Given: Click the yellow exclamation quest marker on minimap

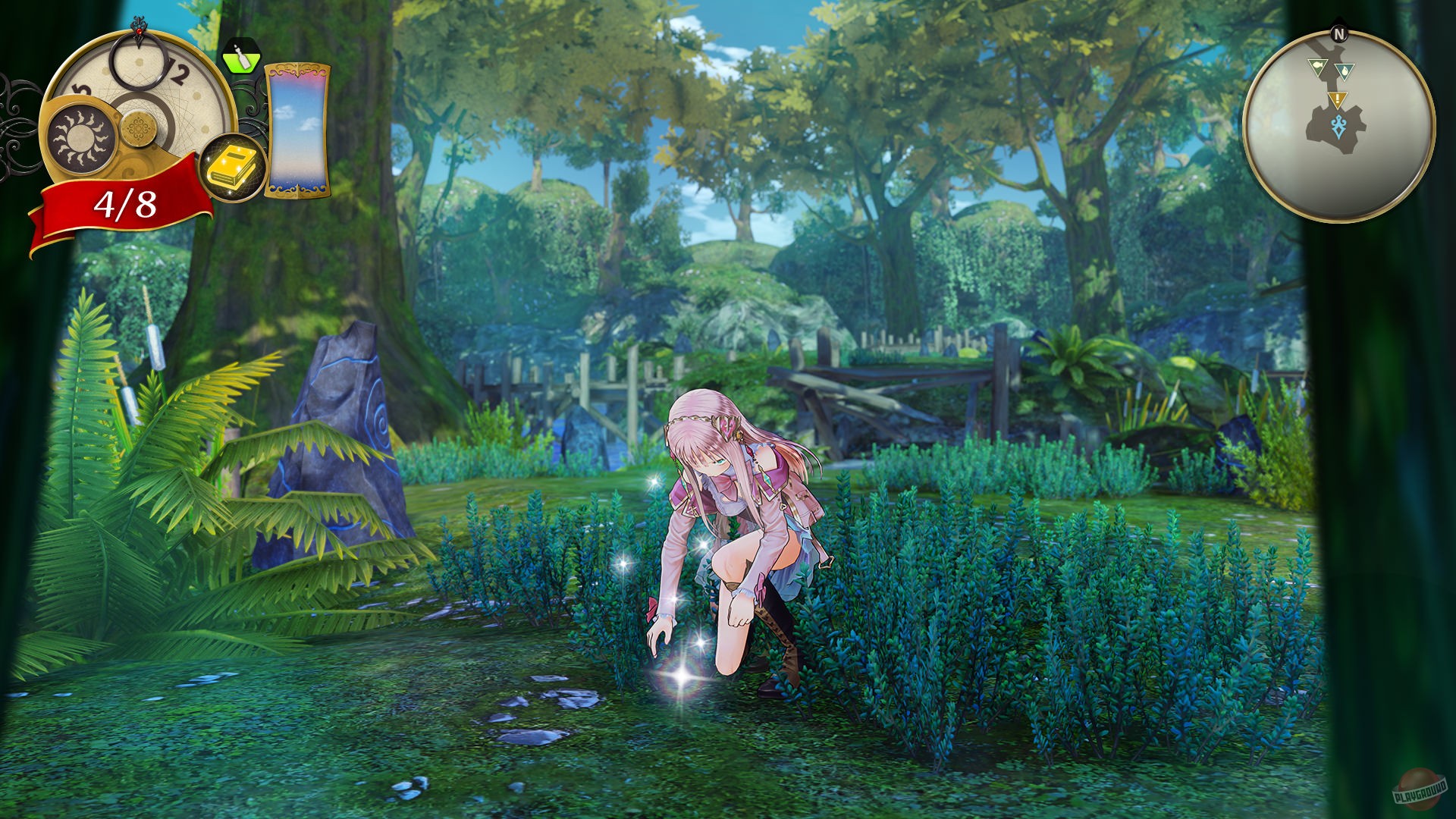Looking at the screenshot, I should (1337, 99).
